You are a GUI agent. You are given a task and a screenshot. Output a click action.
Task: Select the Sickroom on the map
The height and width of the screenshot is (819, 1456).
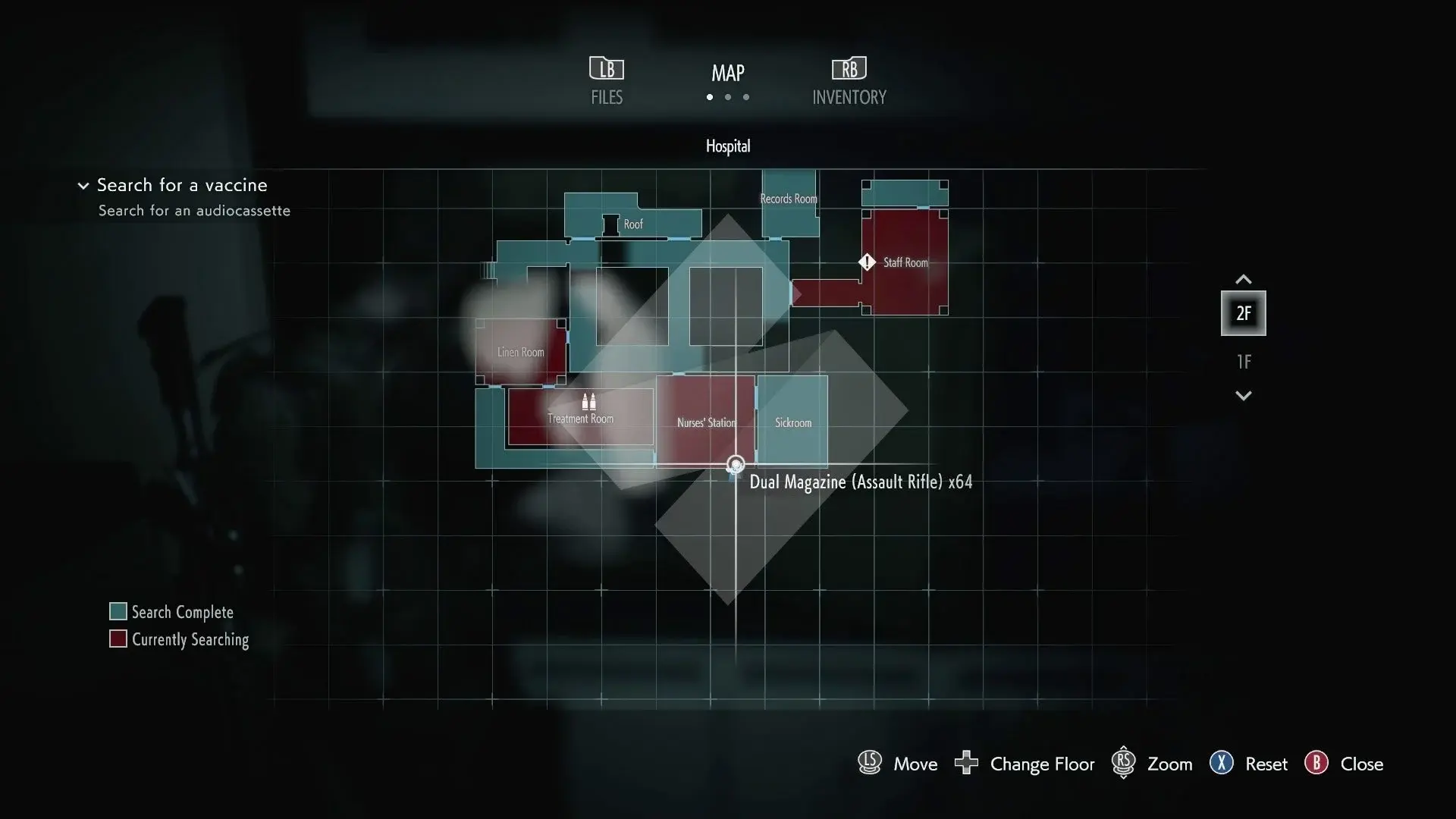click(x=793, y=422)
